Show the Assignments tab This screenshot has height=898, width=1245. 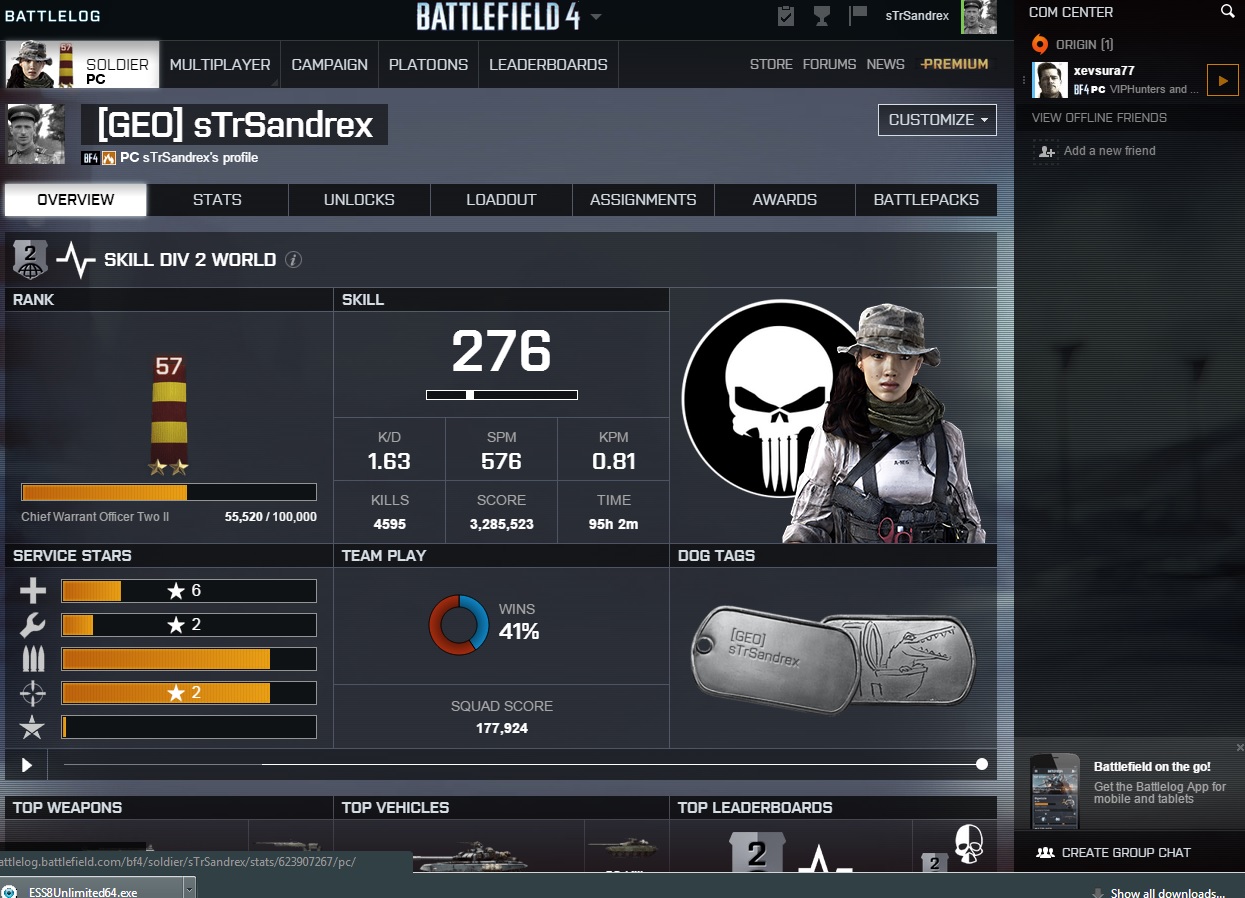[643, 200]
